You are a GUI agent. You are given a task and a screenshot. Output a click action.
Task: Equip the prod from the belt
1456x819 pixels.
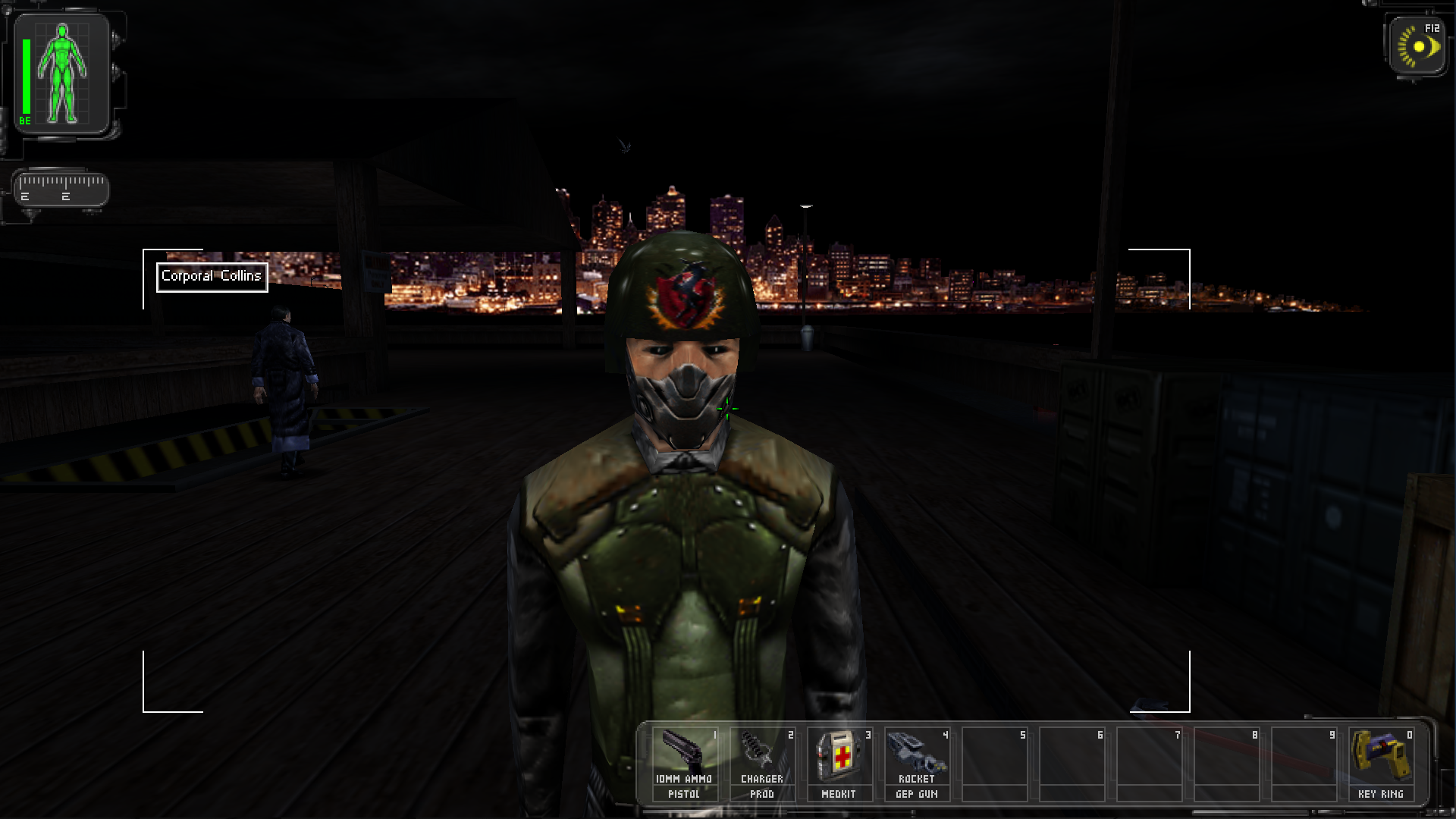pyautogui.click(x=761, y=763)
